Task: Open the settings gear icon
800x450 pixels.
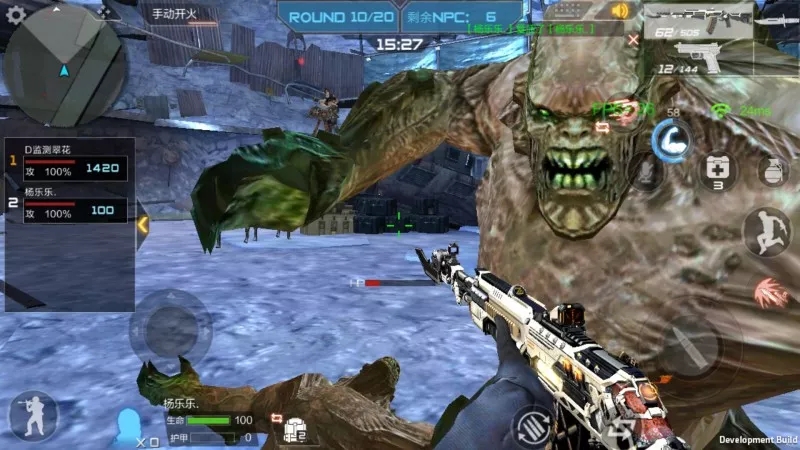Action: 16,15
